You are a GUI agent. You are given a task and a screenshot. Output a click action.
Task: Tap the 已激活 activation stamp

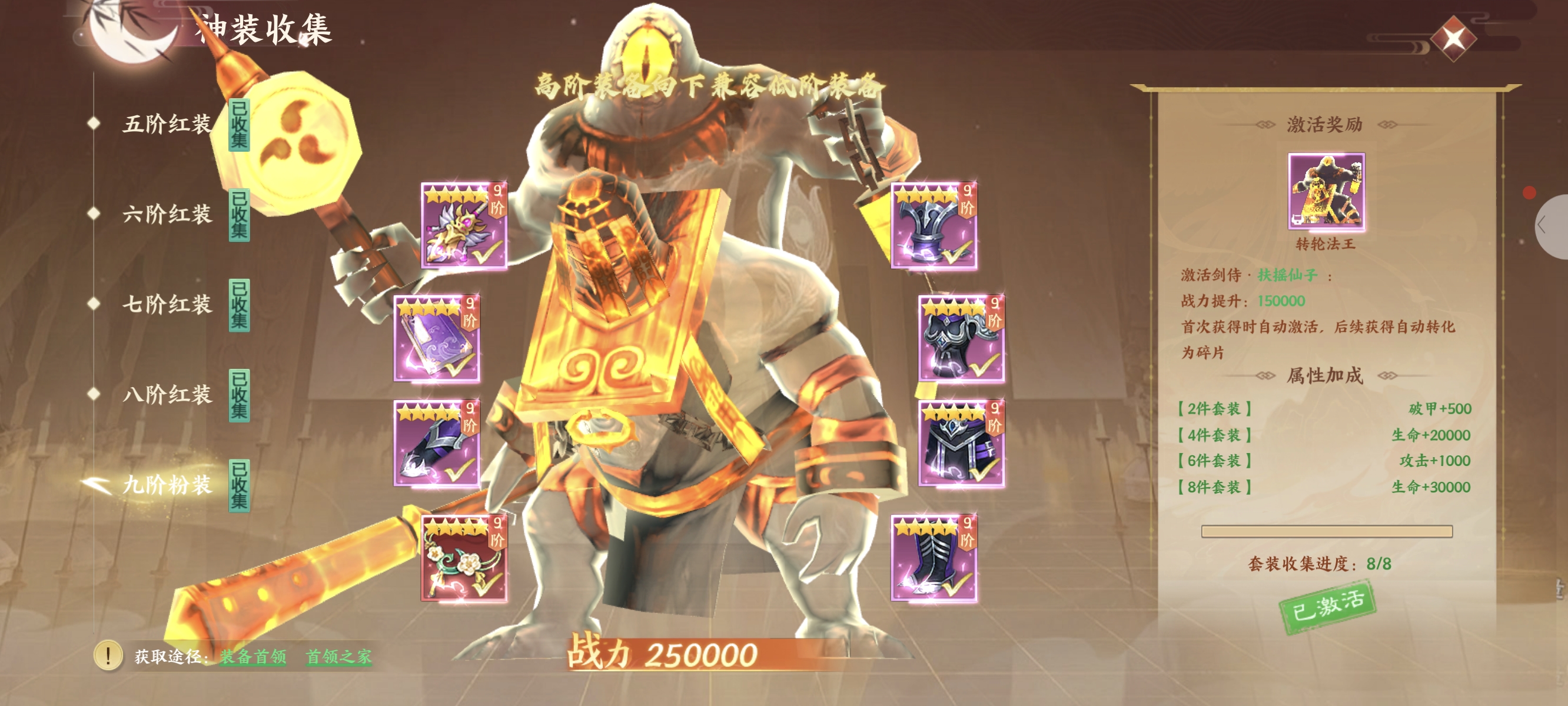(1327, 608)
